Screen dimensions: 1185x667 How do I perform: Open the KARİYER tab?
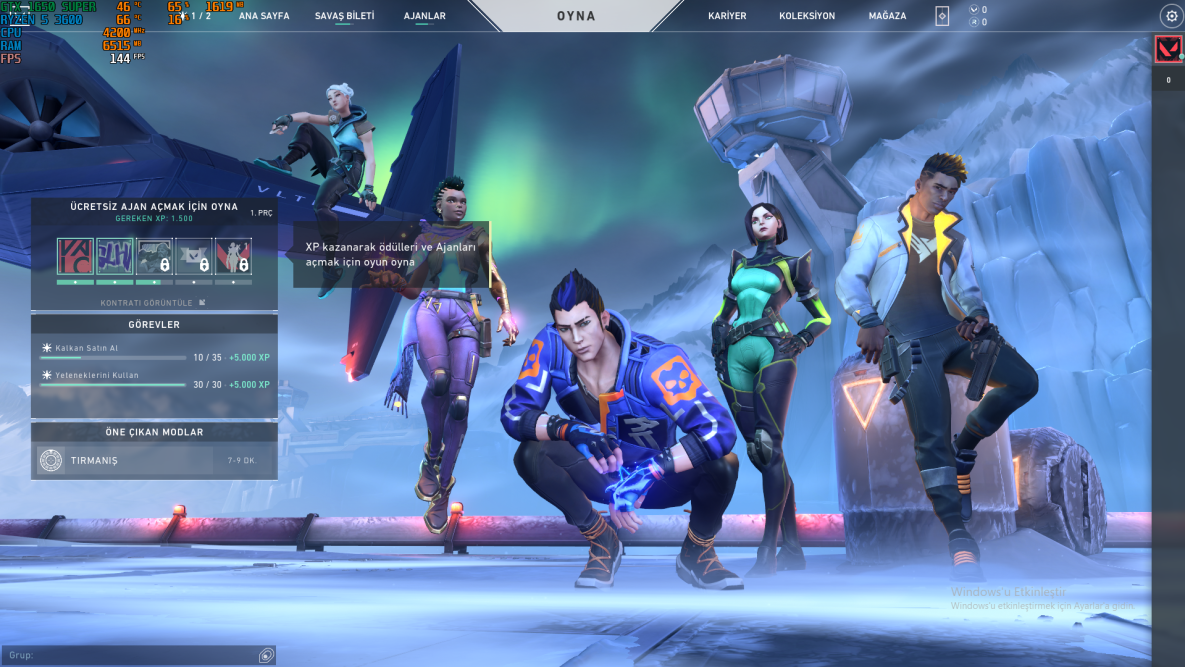[727, 16]
